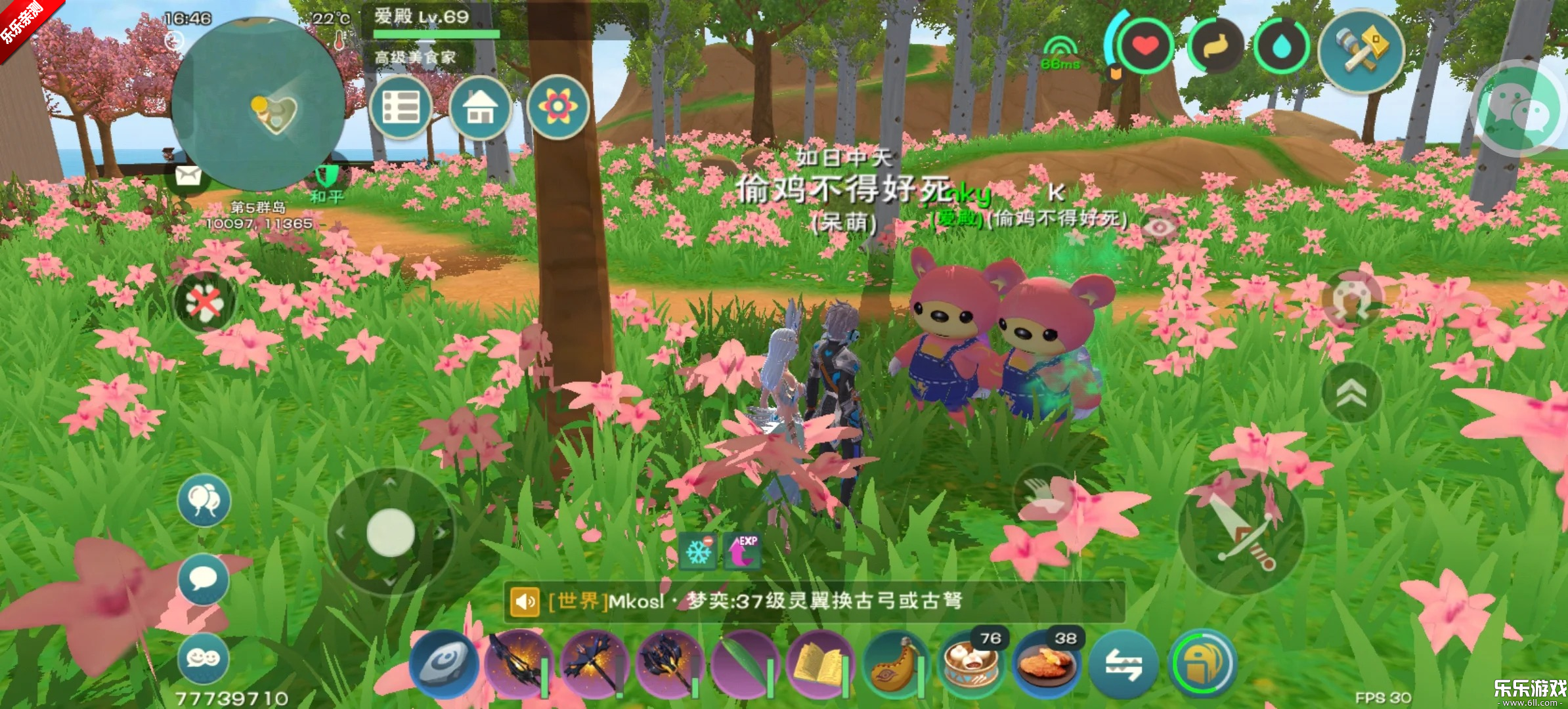The height and width of the screenshot is (709, 1568).
Task: Open the mail envelope icon
Action: [188, 176]
